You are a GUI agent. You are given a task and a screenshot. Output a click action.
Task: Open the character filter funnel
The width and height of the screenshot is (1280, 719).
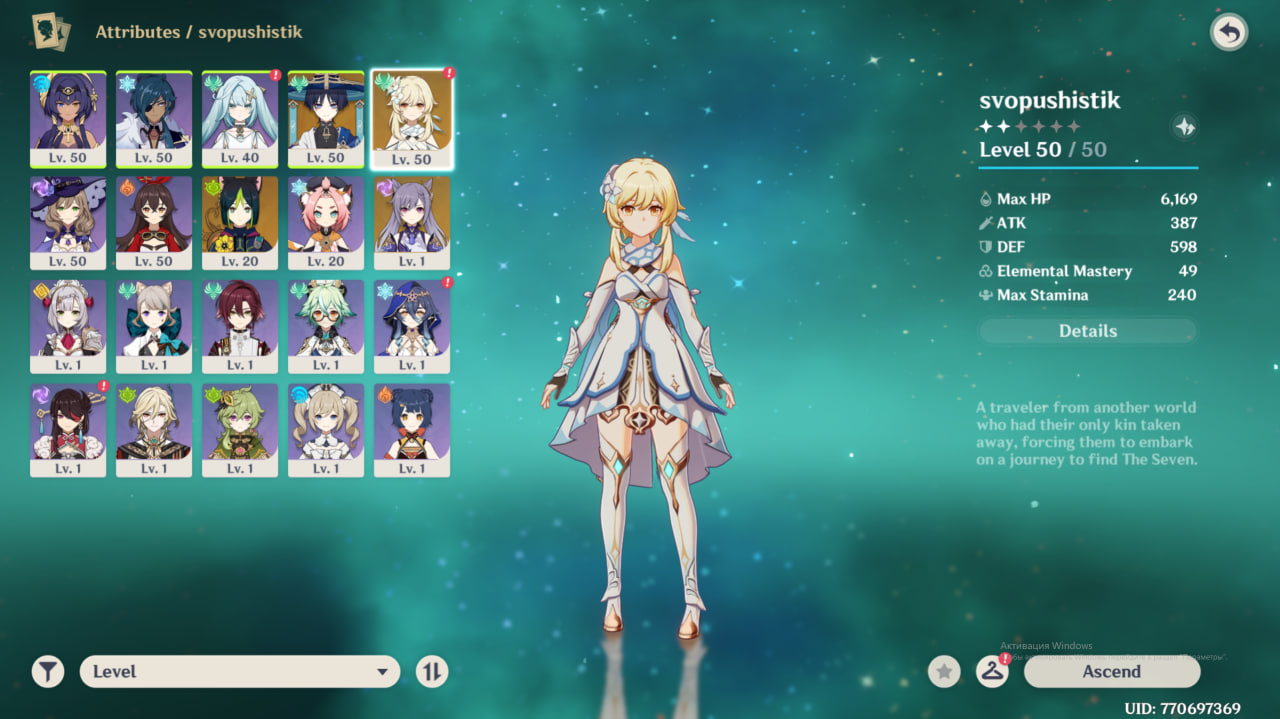pyautogui.click(x=47, y=672)
